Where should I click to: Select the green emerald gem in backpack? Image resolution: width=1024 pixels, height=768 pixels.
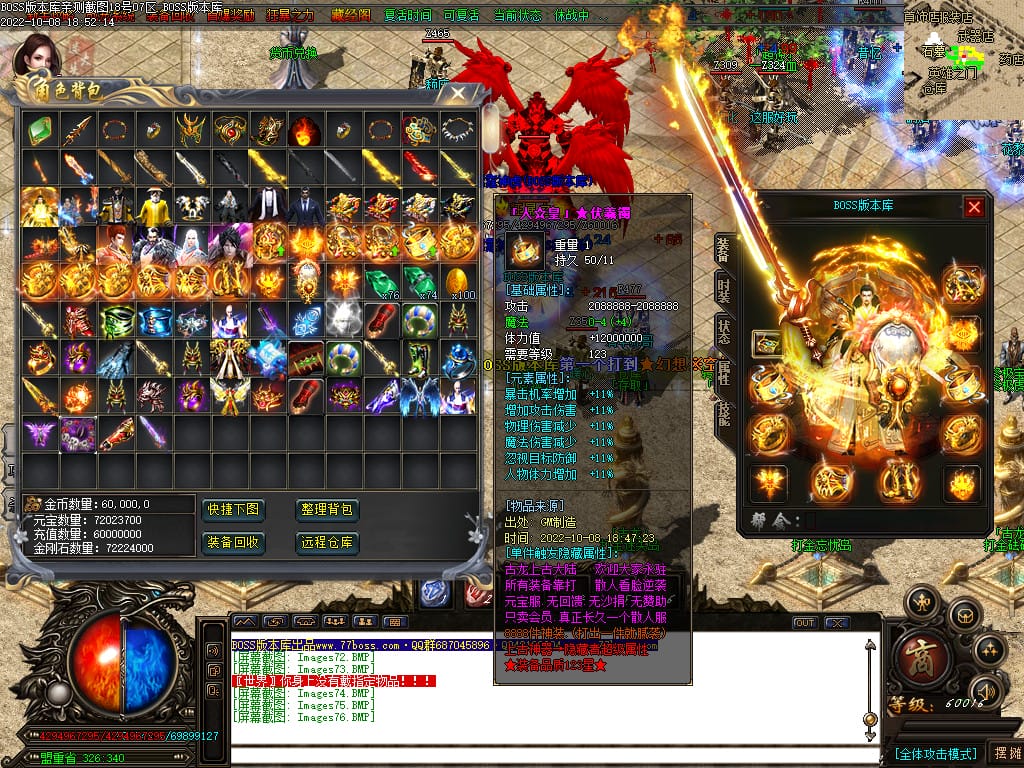point(39,129)
